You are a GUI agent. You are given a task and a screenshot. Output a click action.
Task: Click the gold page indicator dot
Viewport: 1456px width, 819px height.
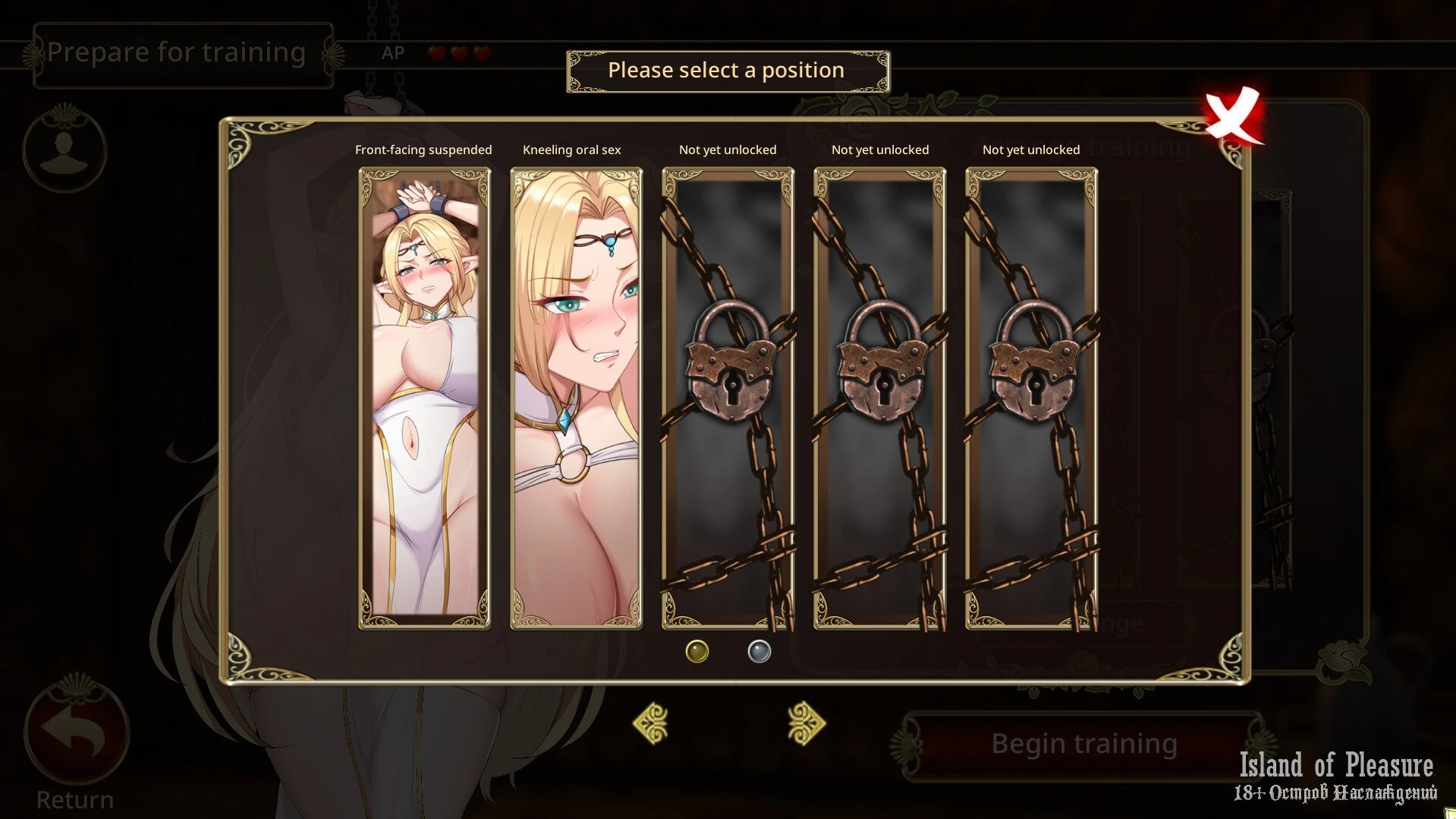[697, 651]
